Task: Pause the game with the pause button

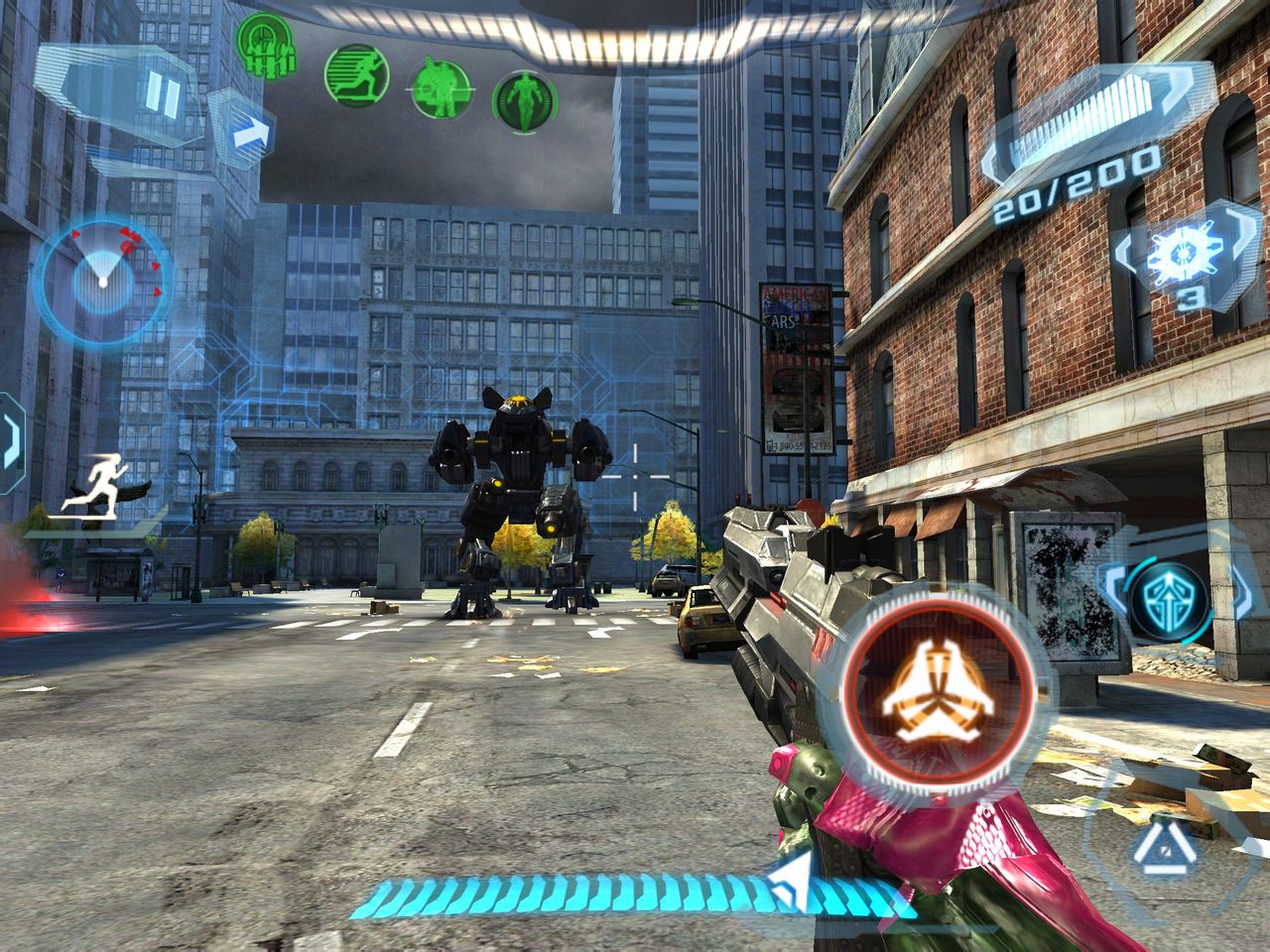Action: pos(162,95)
